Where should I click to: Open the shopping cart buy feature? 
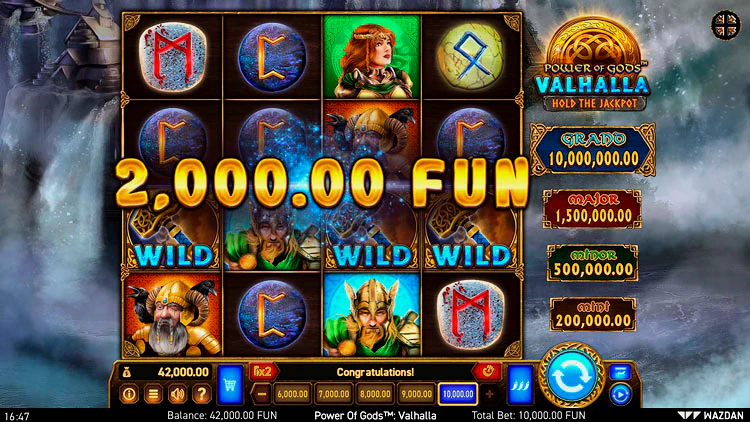pyautogui.click(x=230, y=383)
